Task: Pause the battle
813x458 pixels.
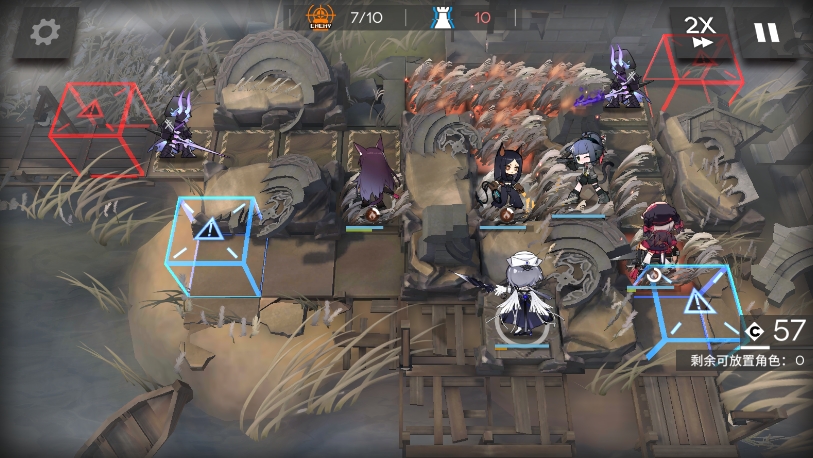Action: (766, 32)
